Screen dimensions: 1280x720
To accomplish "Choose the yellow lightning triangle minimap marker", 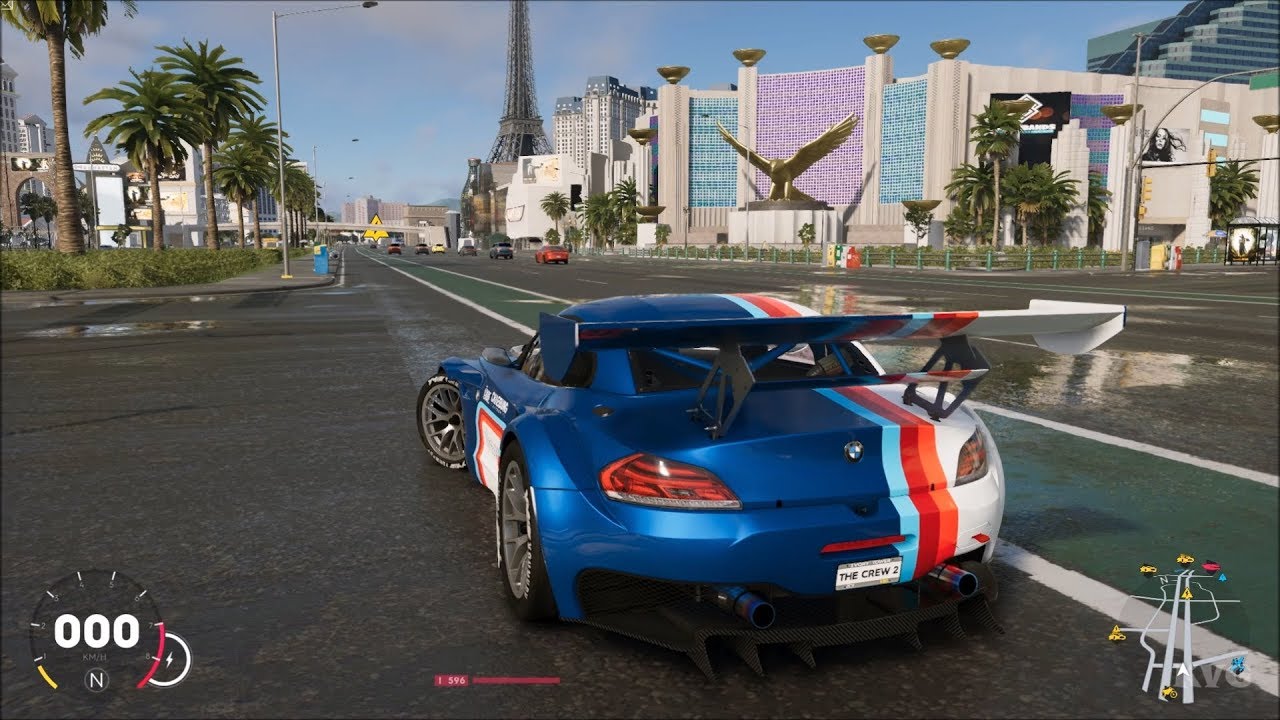I will [1187, 594].
